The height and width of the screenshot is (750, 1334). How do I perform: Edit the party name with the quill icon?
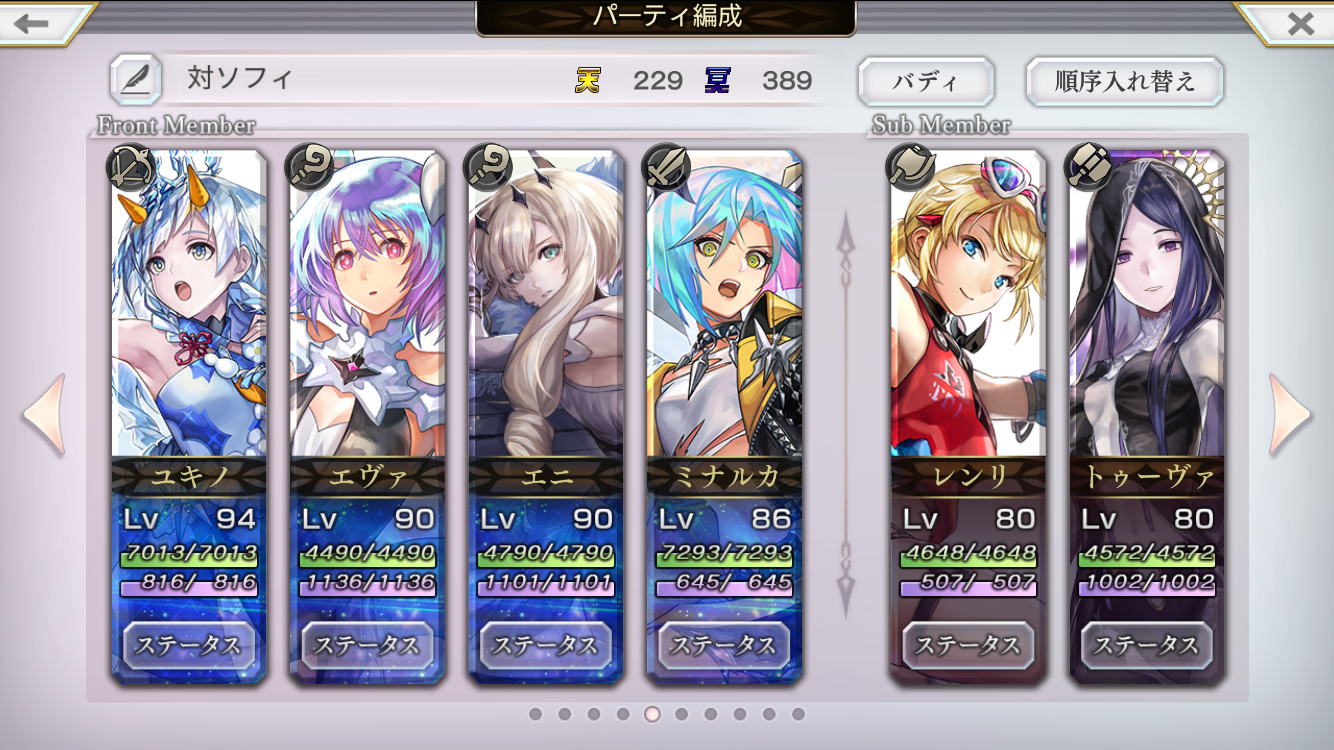(x=135, y=80)
